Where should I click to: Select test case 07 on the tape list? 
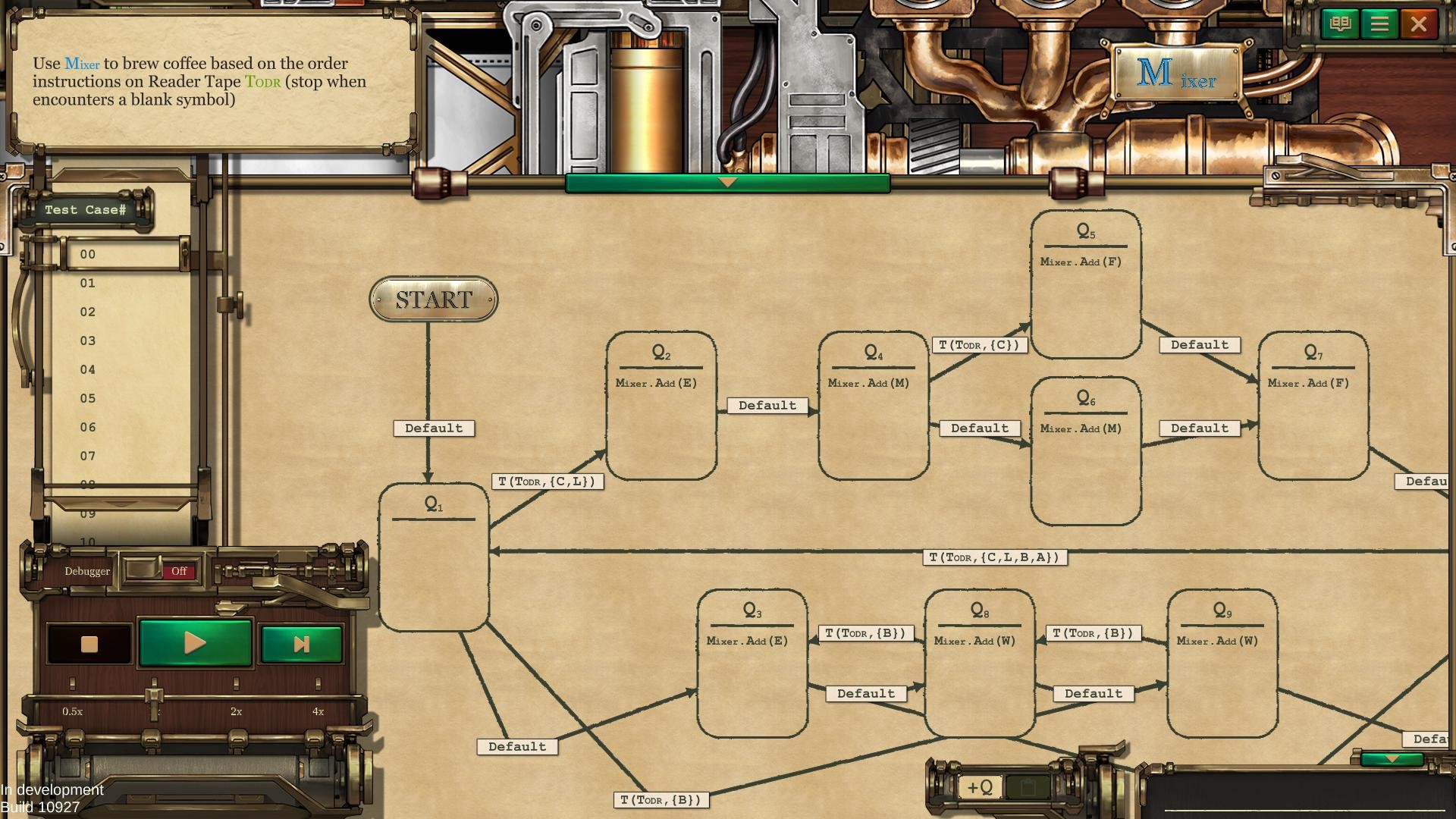[x=87, y=456]
